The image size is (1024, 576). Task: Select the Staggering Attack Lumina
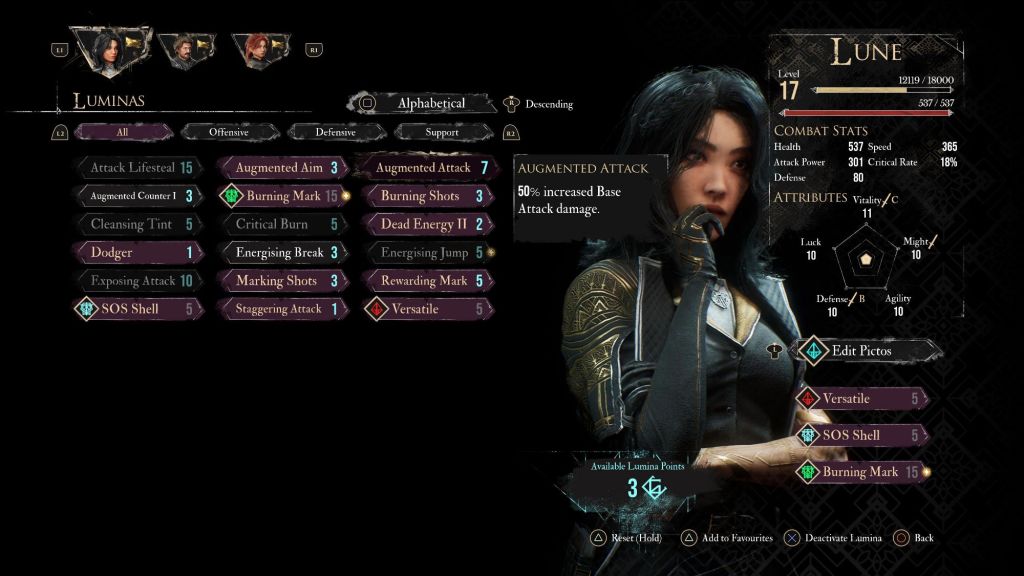(282, 309)
